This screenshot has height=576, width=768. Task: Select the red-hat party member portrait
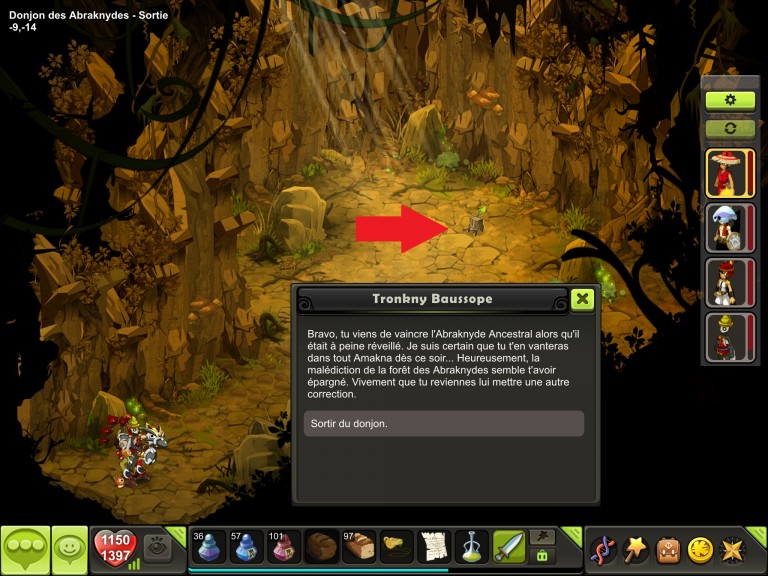click(x=730, y=173)
